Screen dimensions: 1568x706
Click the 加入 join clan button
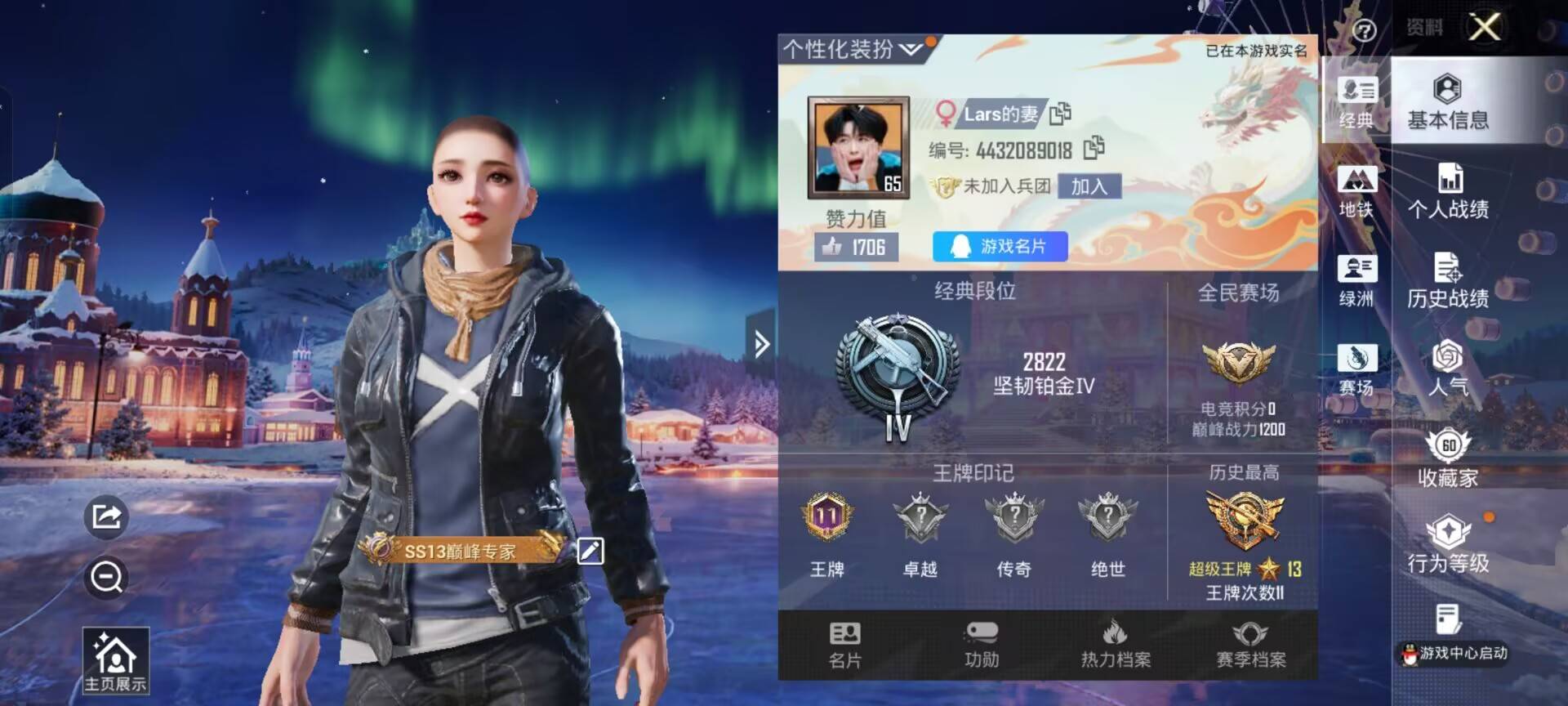[x=1089, y=186]
